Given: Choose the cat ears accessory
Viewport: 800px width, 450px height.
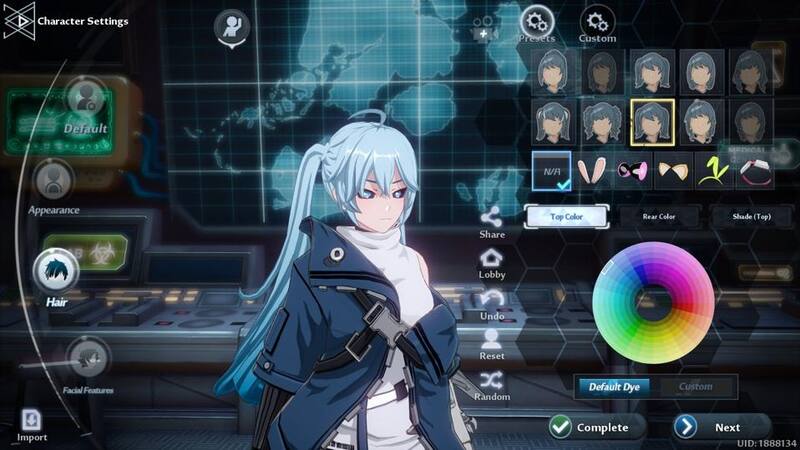Looking at the screenshot, I should coord(673,171).
